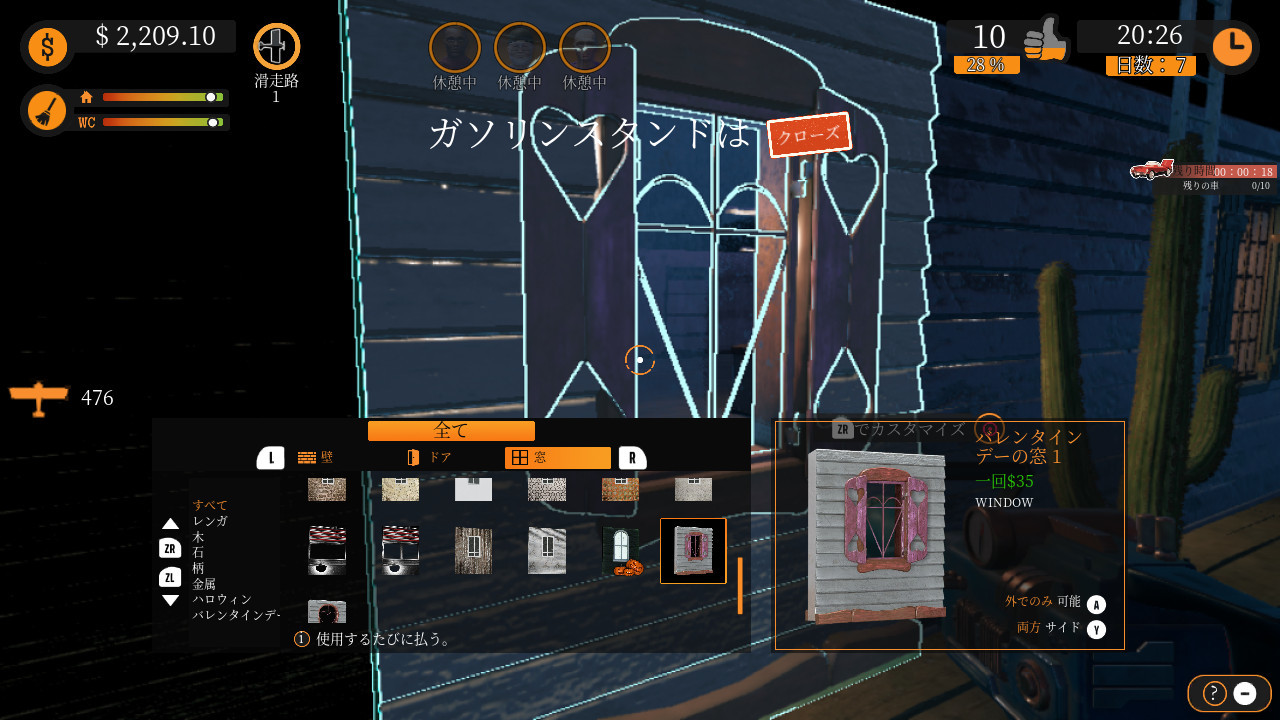Click the R shoulder button prompt
This screenshot has height=720, width=1280.
tap(634, 457)
